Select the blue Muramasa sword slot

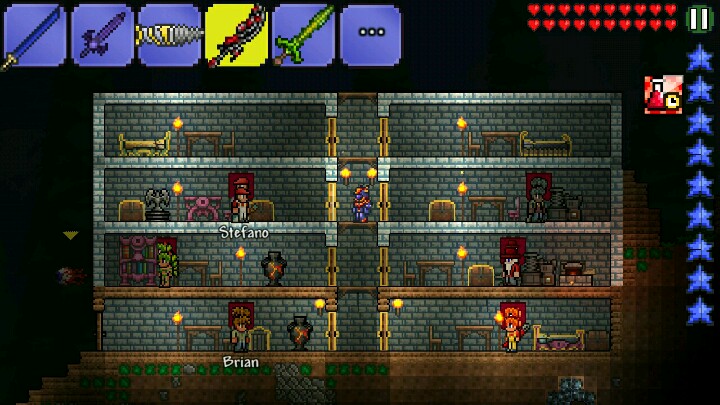tap(33, 35)
